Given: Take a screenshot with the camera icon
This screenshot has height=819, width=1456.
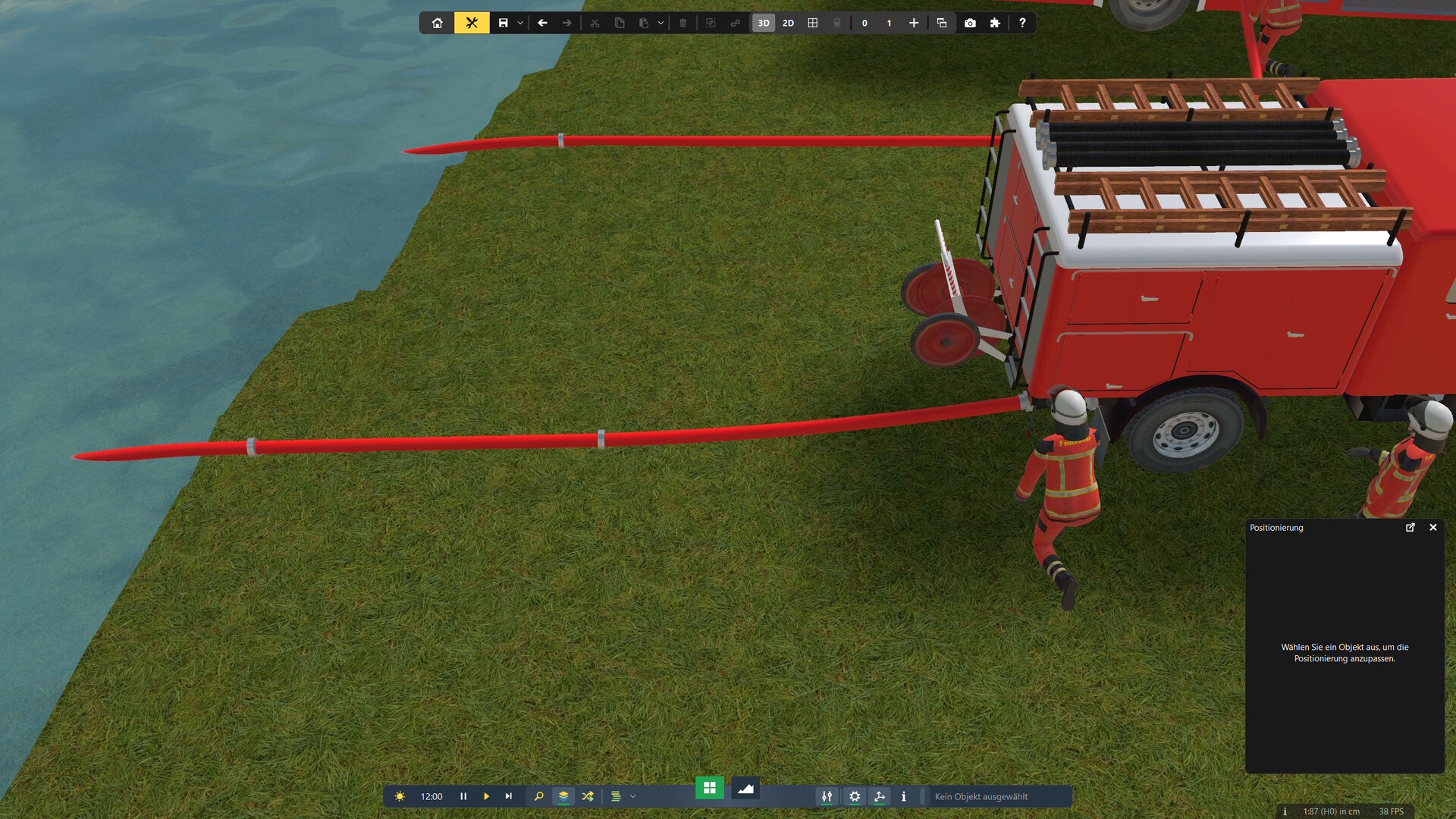Looking at the screenshot, I should pos(970,23).
